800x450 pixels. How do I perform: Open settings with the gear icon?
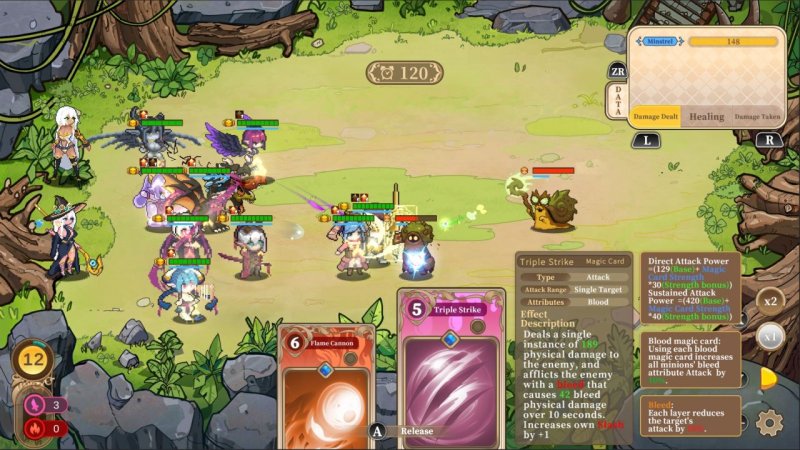click(x=769, y=422)
